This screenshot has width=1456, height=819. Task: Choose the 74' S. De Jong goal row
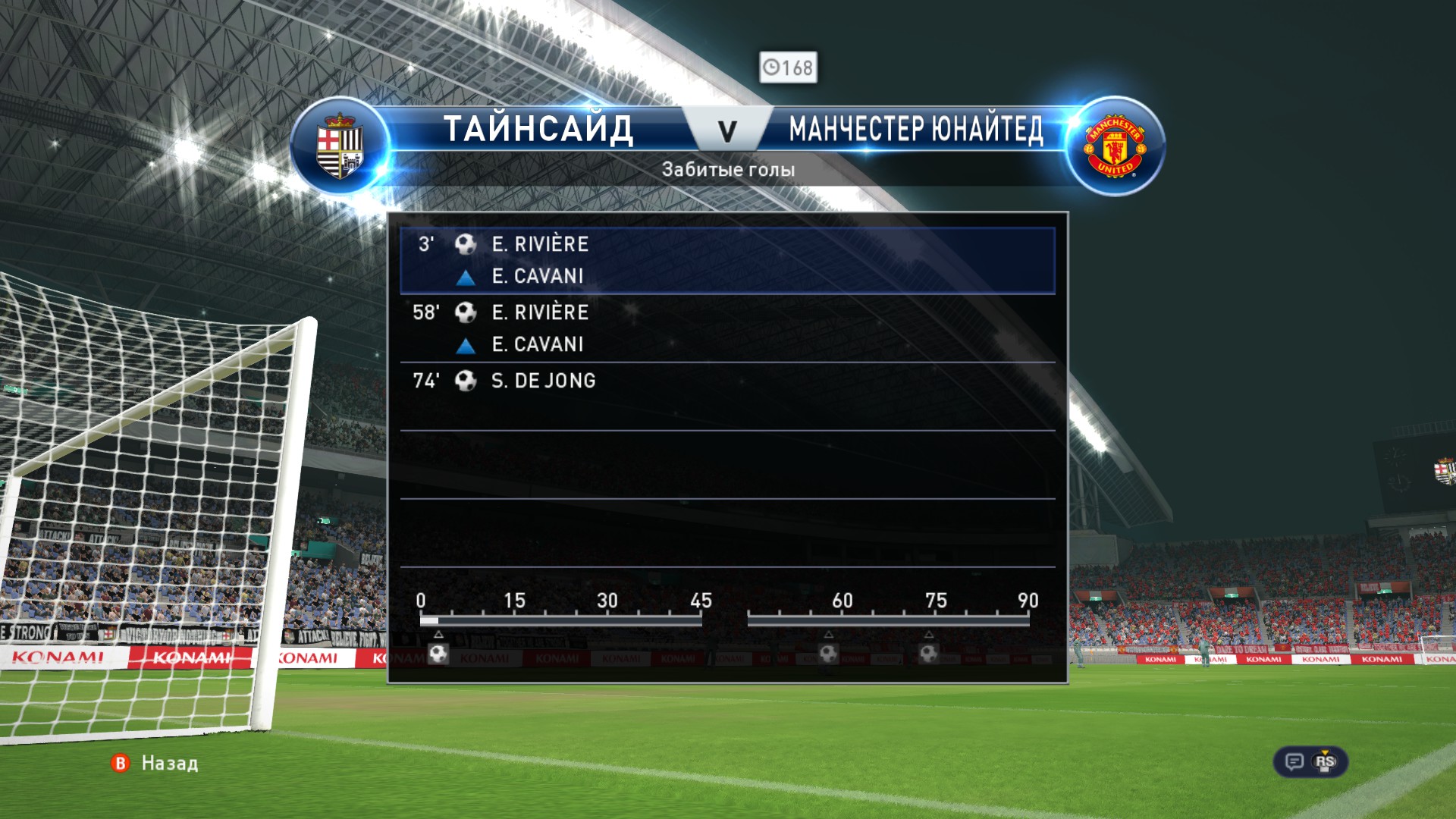click(x=726, y=381)
